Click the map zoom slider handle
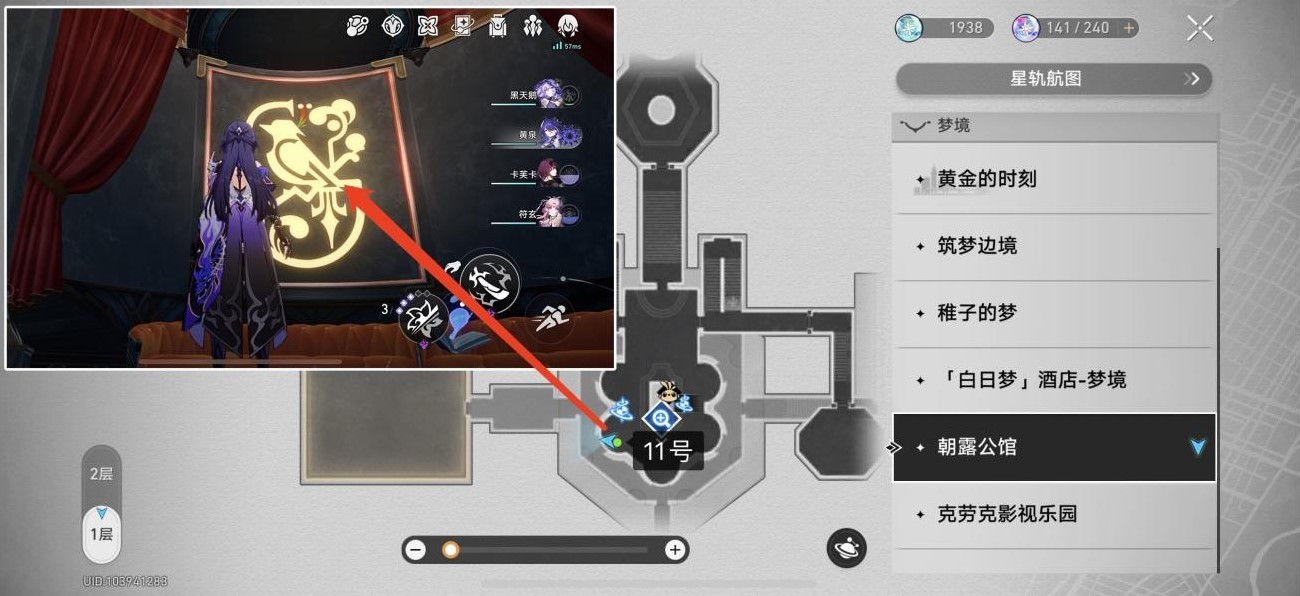1300x596 pixels. pyautogui.click(x=451, y=550)
